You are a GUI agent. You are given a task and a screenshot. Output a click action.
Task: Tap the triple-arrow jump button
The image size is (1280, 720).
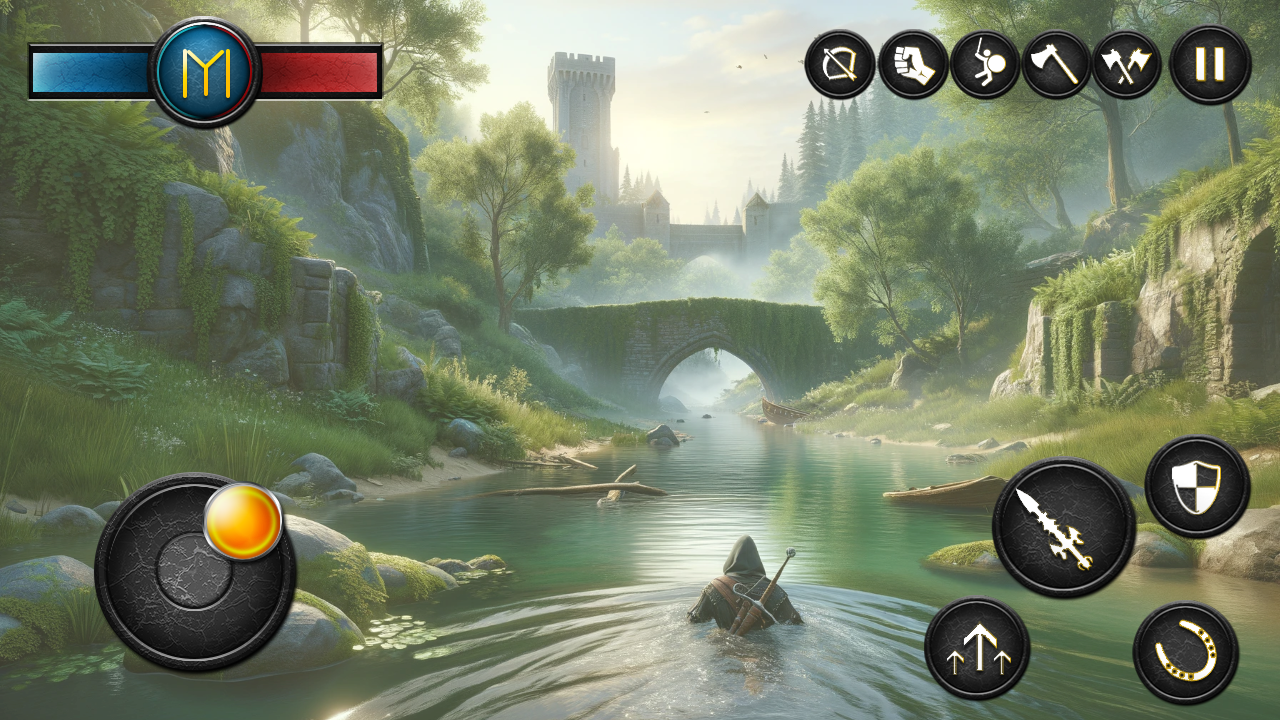pyautogui.click(x=977, y=648)
